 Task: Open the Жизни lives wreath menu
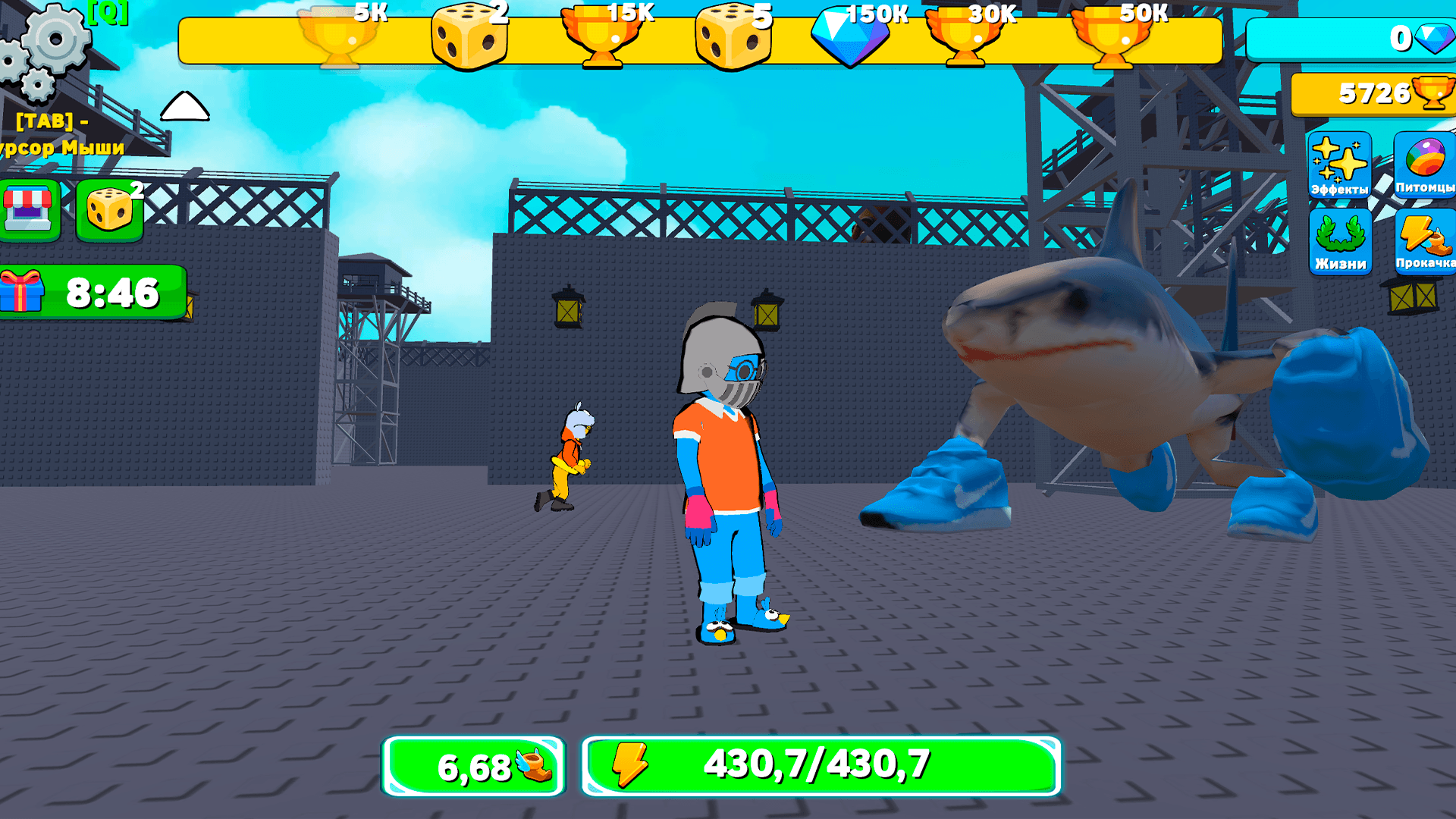pos(1339,241)
